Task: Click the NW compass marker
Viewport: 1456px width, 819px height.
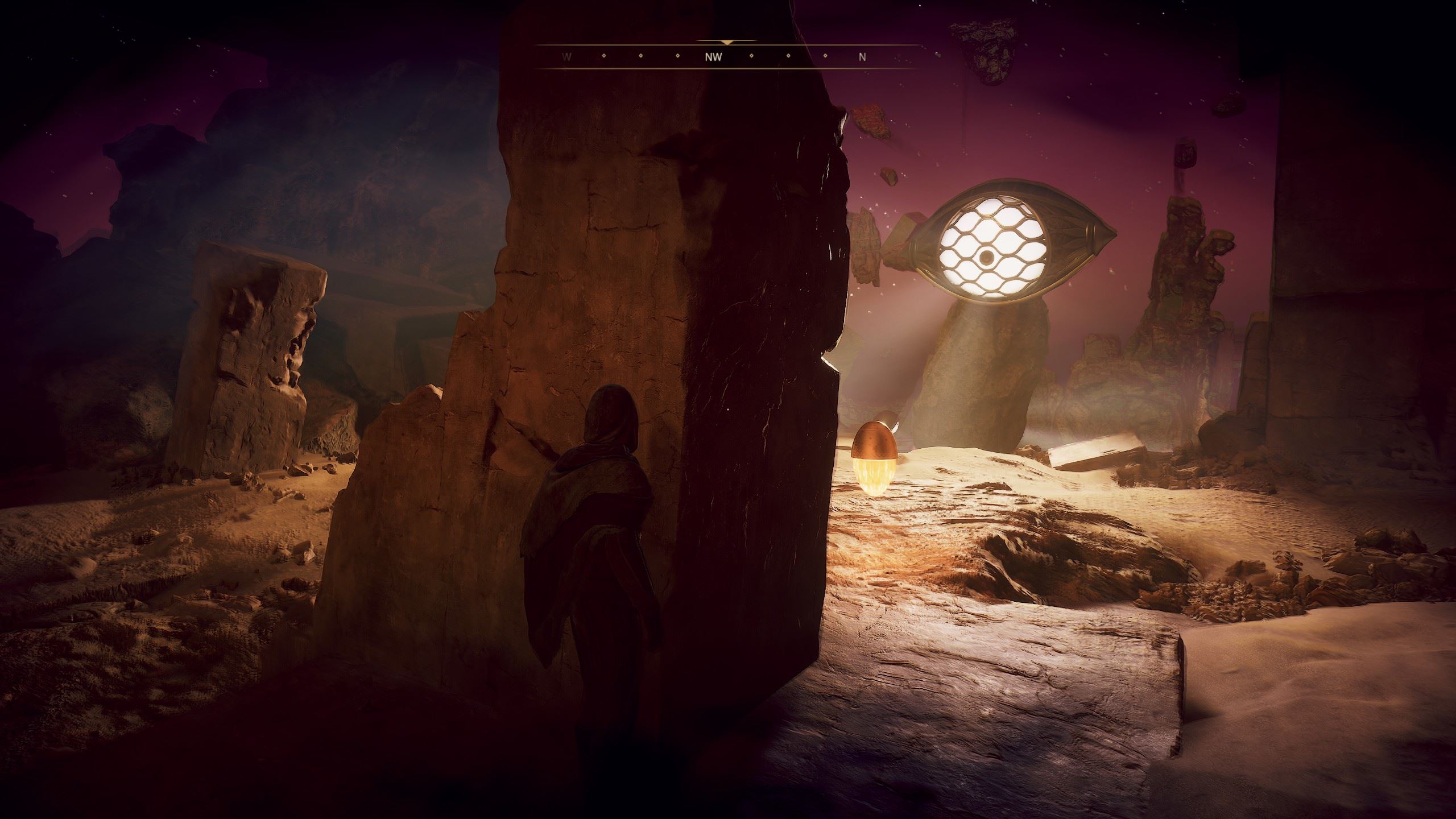Action: [714, 57]
